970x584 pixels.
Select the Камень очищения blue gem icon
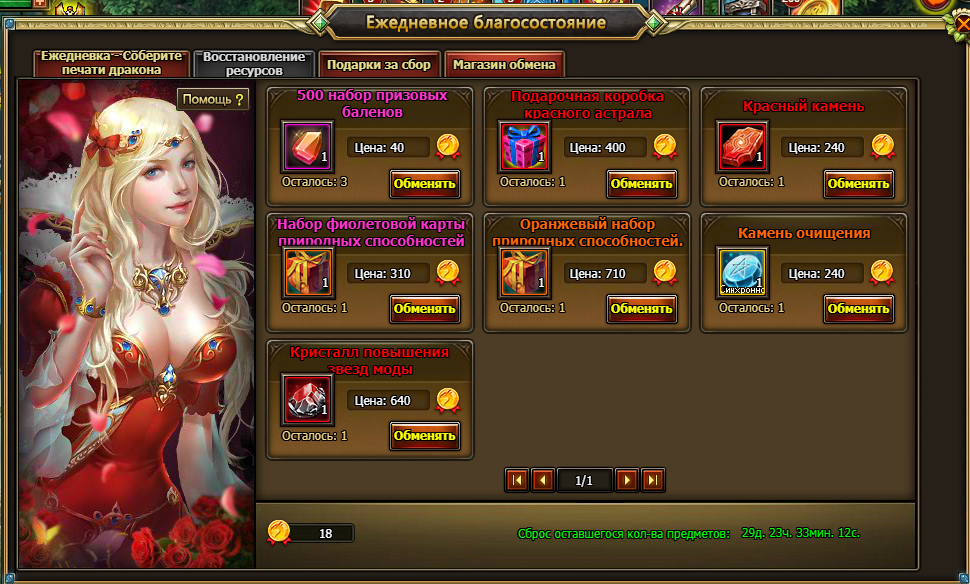(x=742, y=272)
